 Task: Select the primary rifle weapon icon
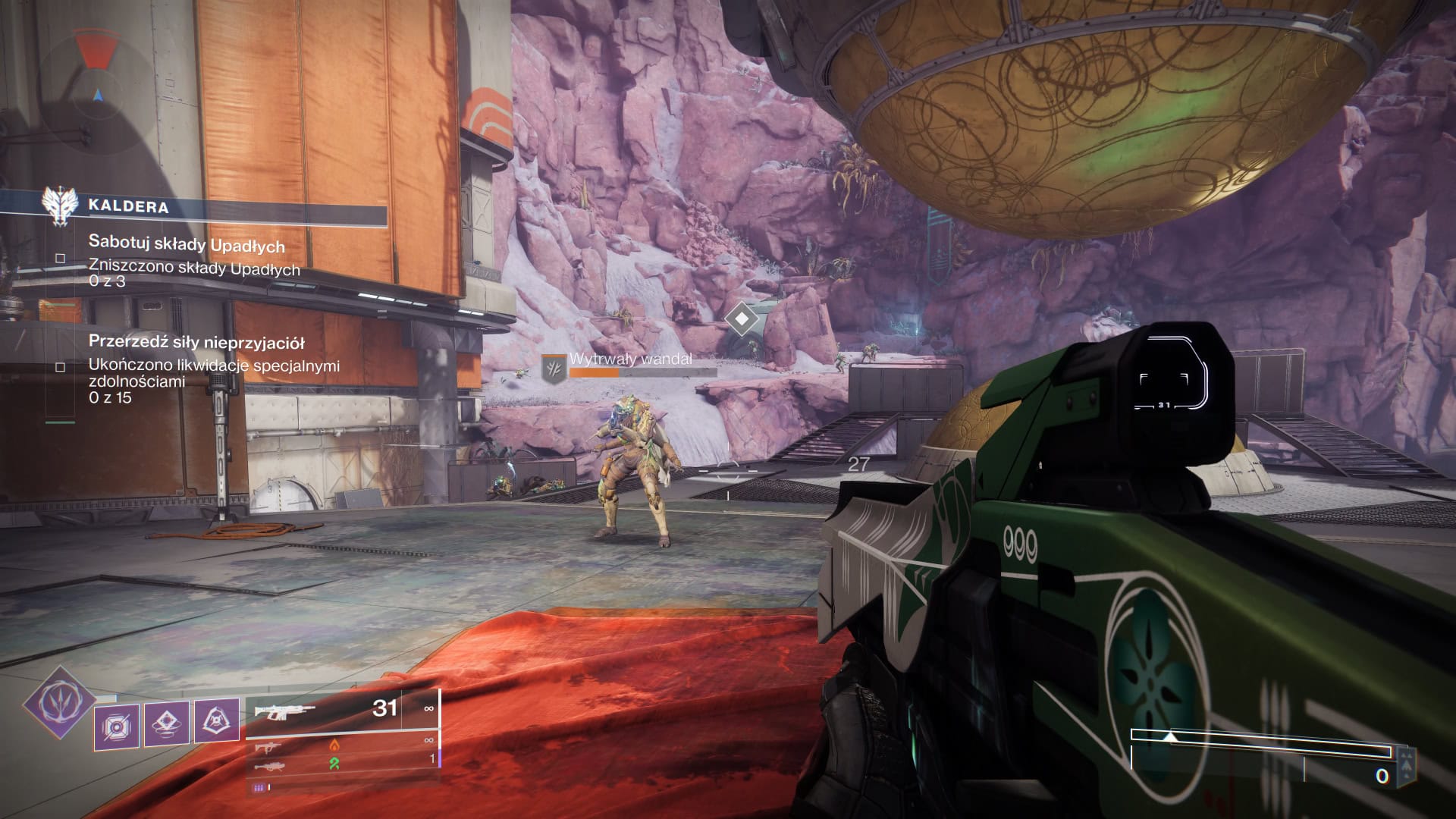tap(285, 712)
